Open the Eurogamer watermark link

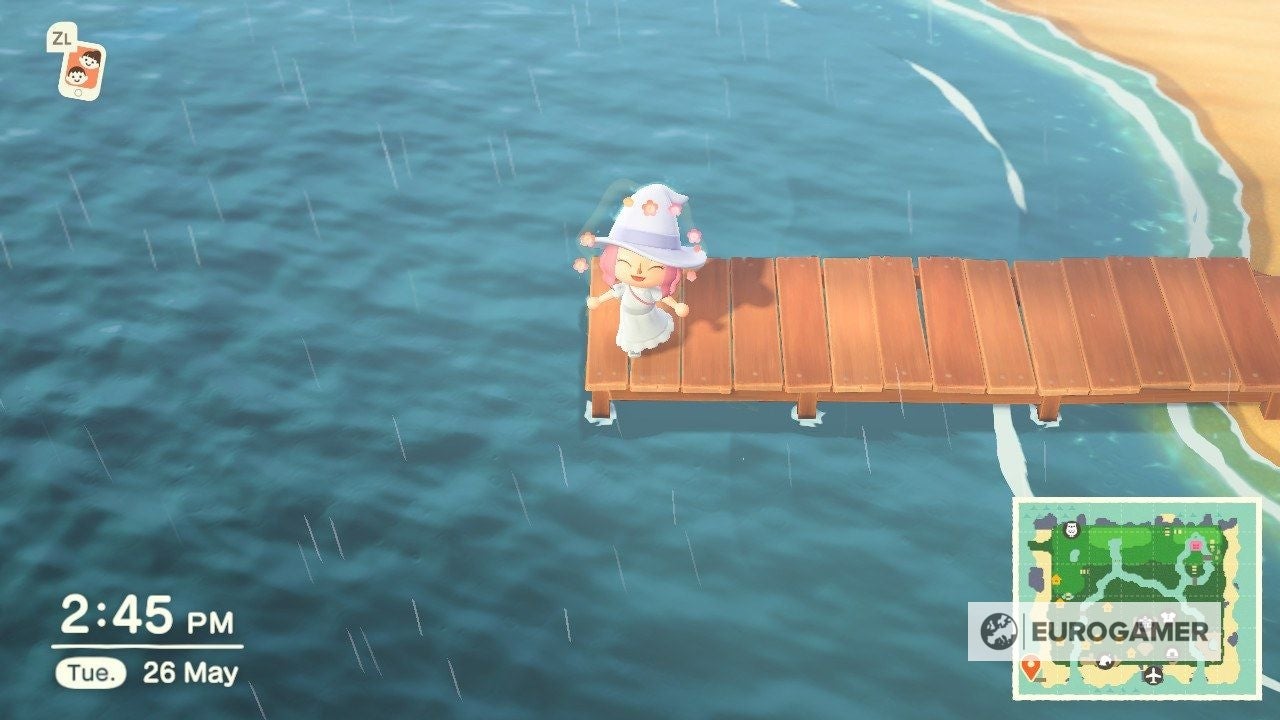pos(1118,629)
